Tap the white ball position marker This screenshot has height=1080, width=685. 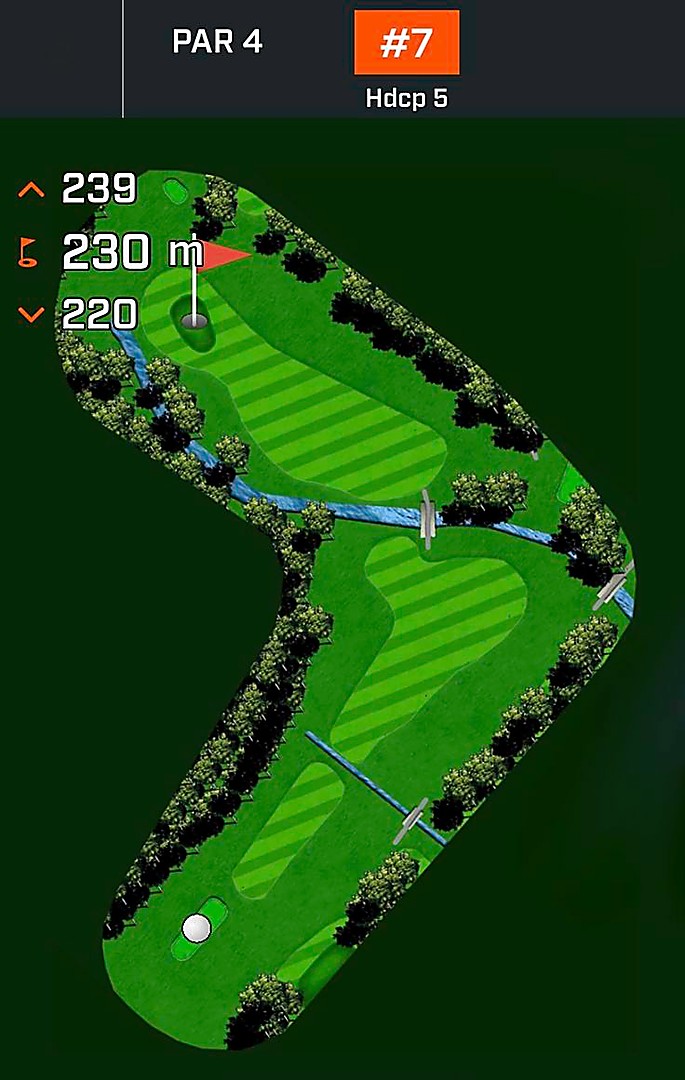click(x=197, y=927)
